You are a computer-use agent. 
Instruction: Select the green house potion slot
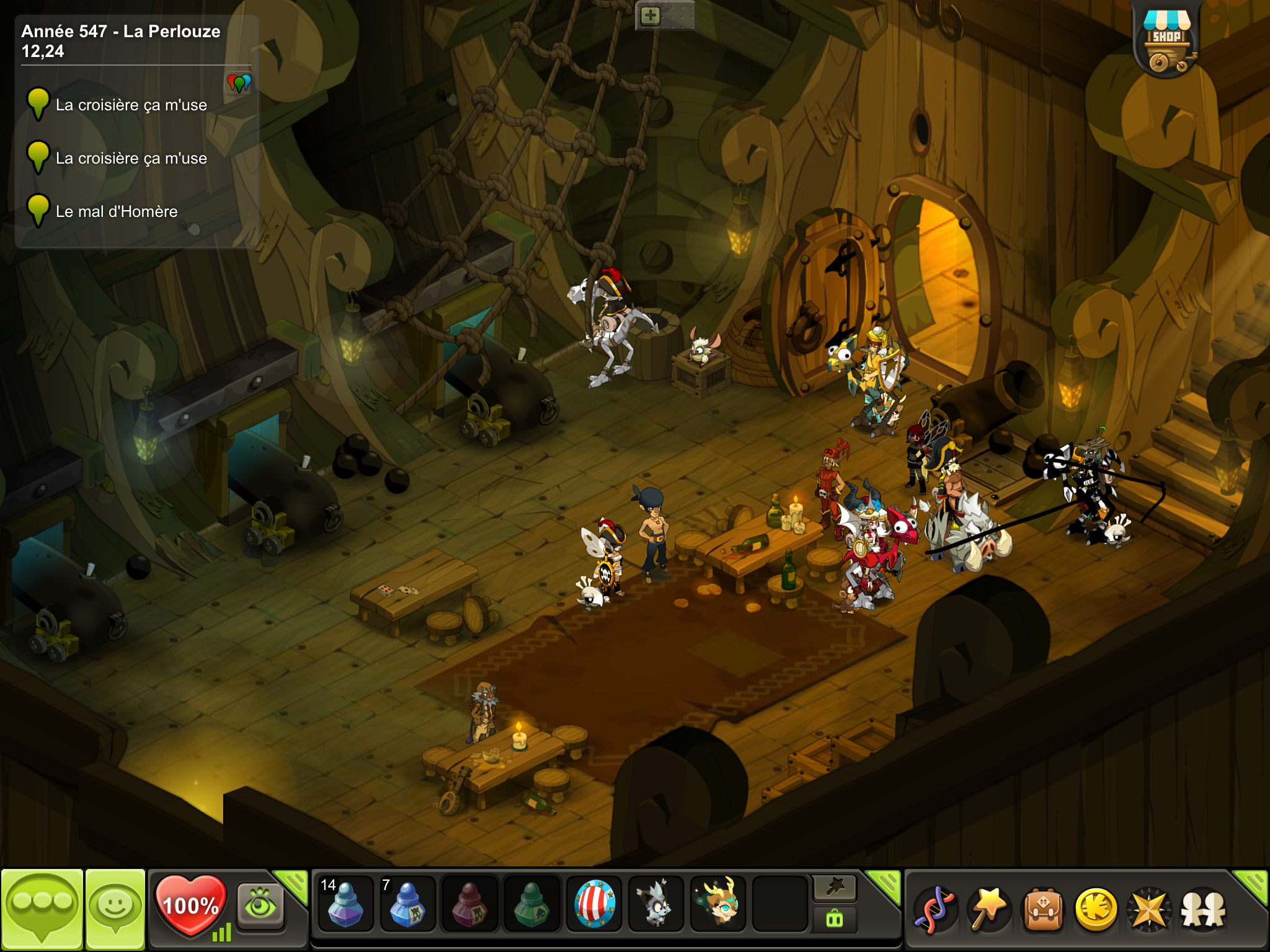531,904
